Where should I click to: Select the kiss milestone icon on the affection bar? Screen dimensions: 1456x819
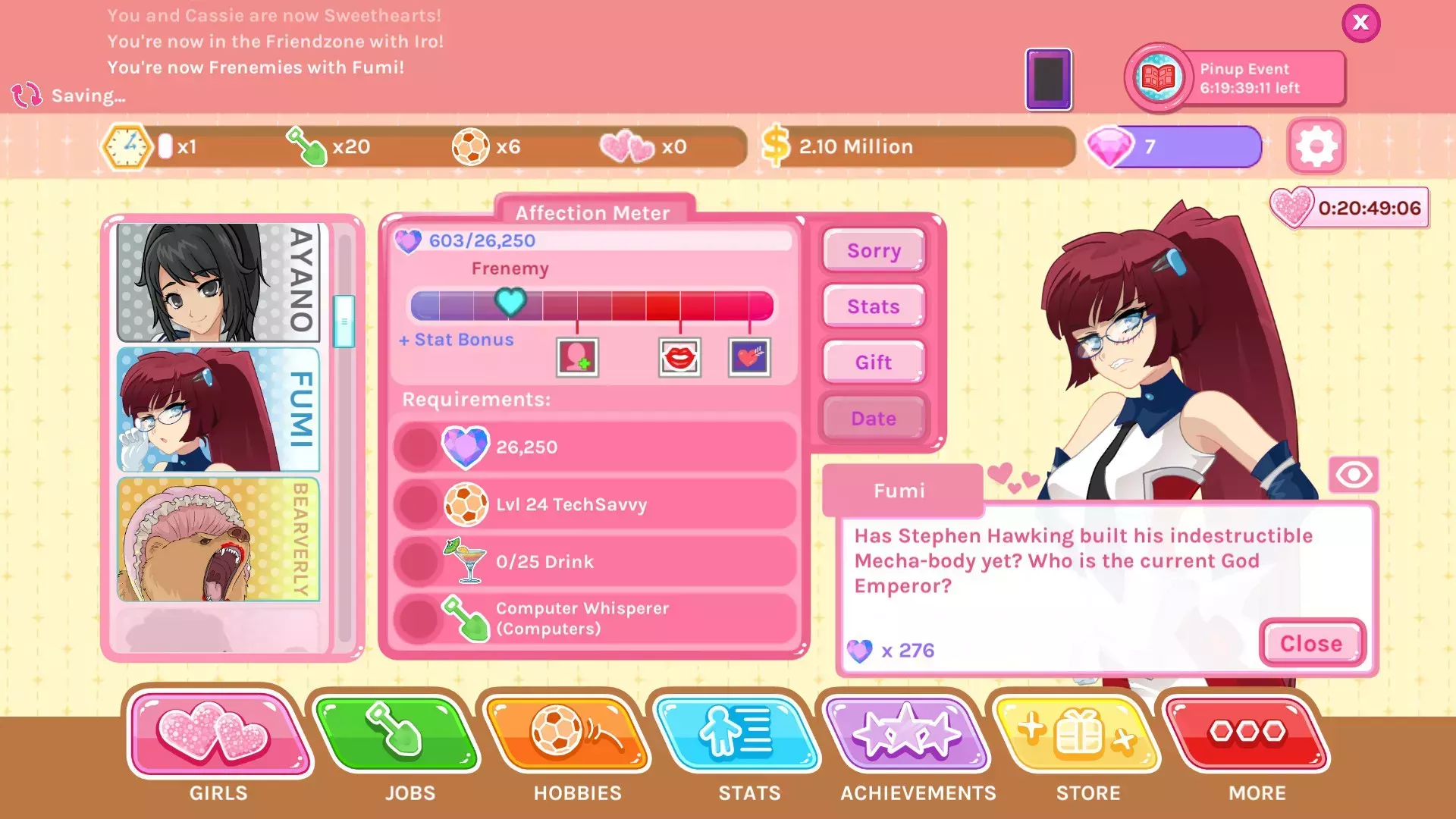pos(680,357)
